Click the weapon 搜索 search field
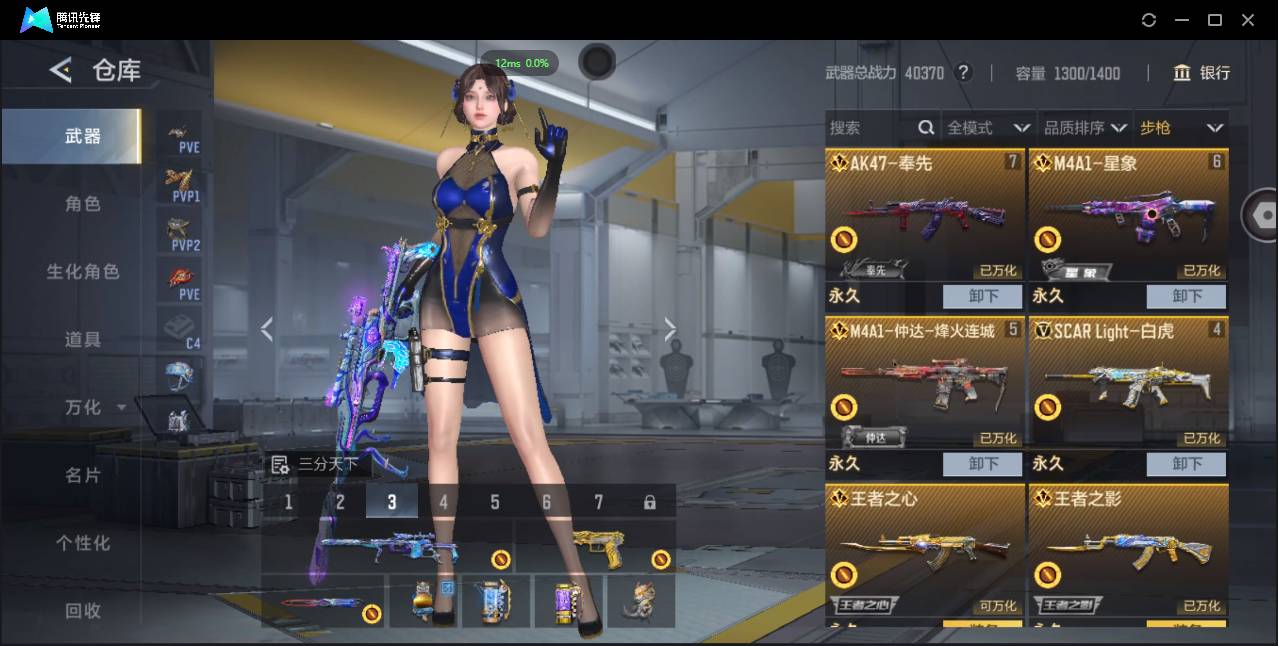This screenshot has height=646, width=1278. point(870,128)
